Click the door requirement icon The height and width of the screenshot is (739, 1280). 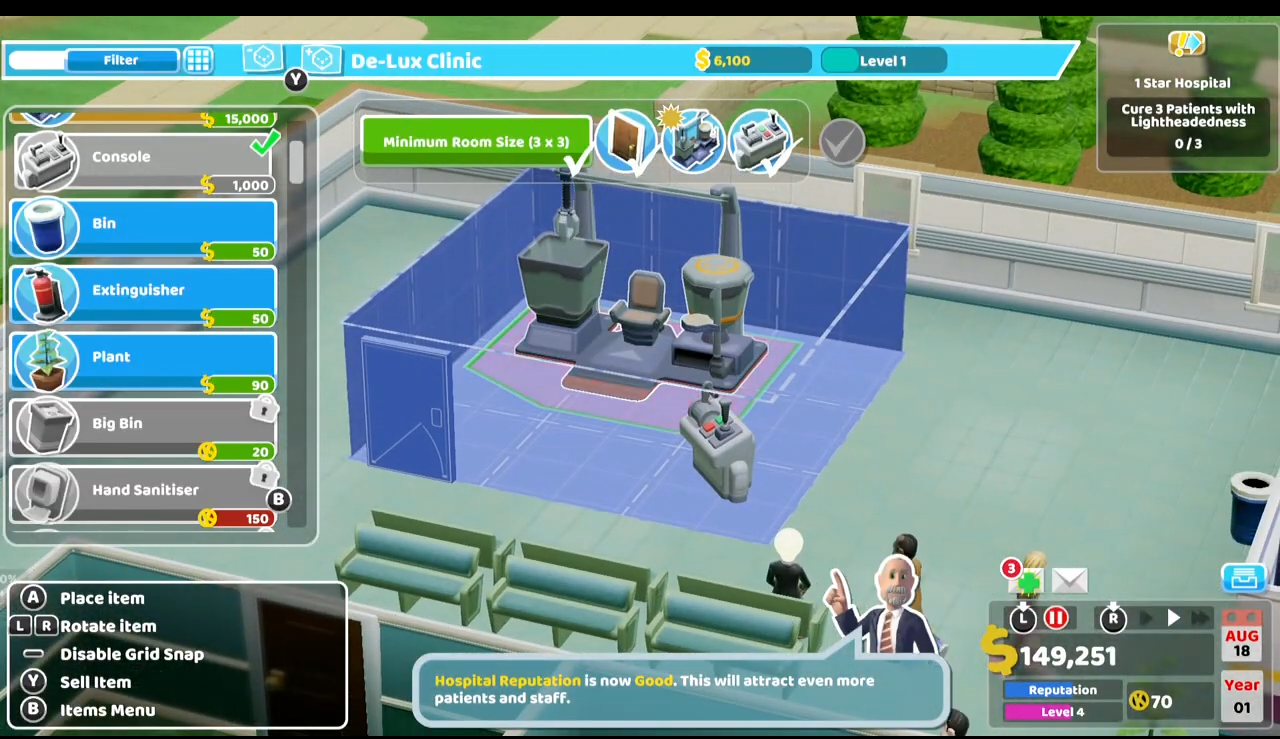coord(625,142)
